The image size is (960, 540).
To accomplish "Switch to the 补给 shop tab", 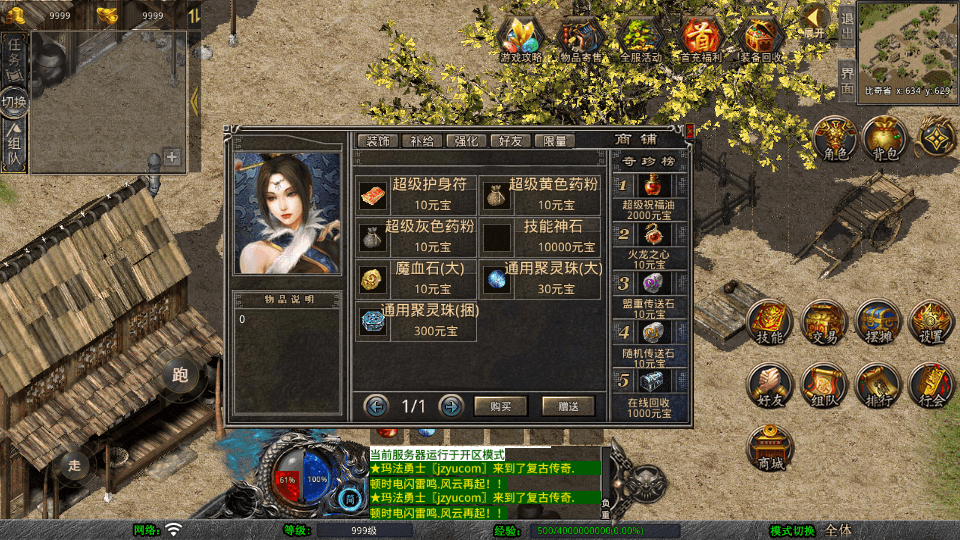I will 421,141.
